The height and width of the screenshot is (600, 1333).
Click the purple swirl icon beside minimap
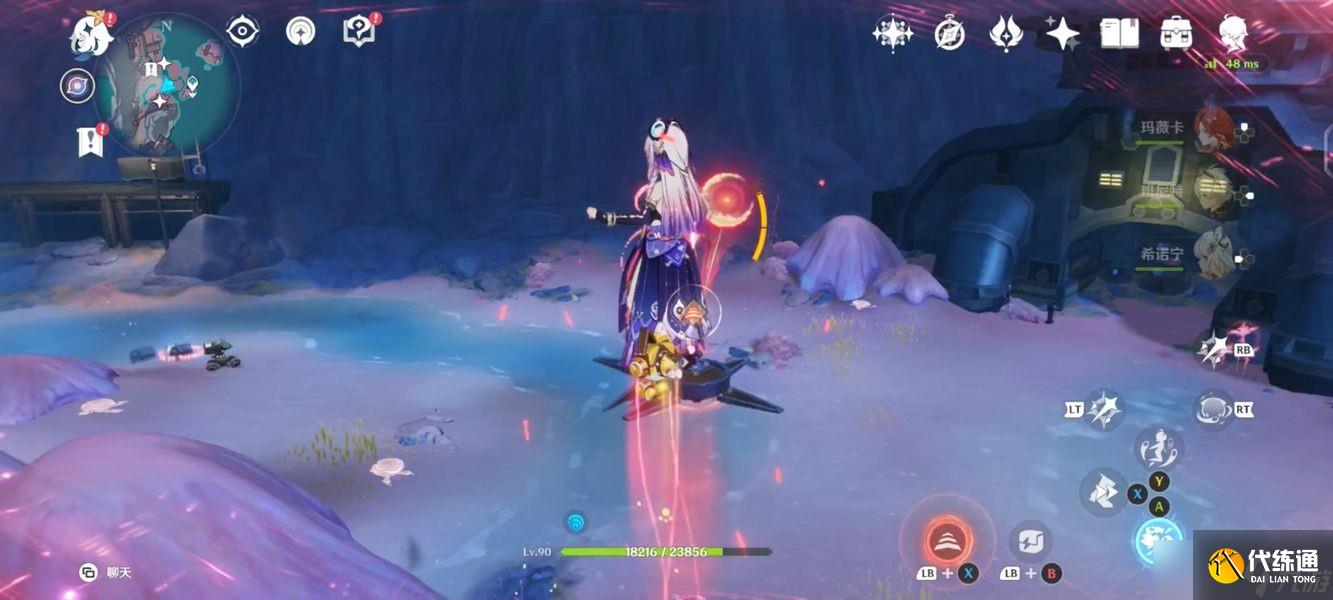pos(77,86)
